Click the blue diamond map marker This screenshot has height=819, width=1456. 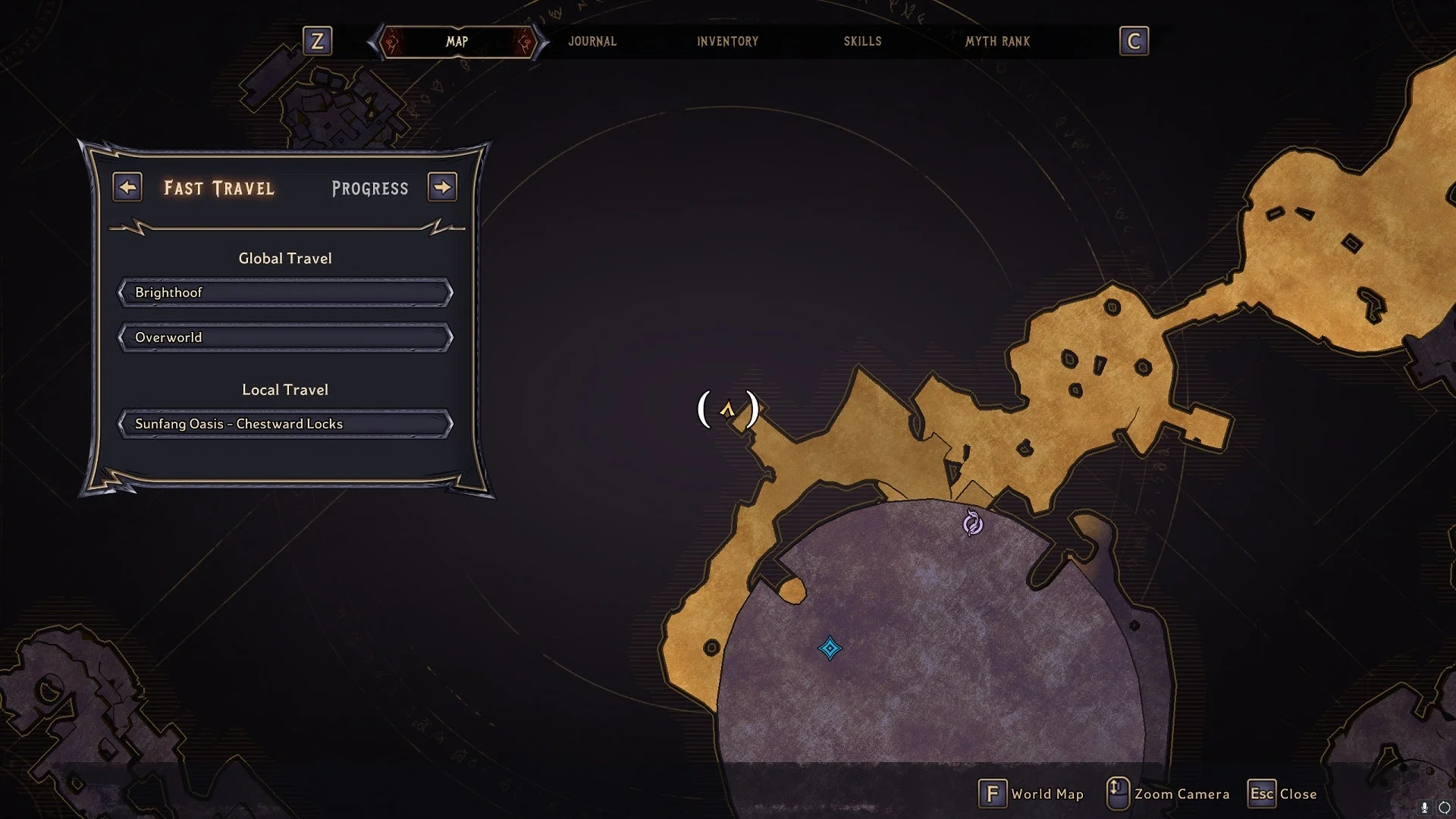click(830, 648)
